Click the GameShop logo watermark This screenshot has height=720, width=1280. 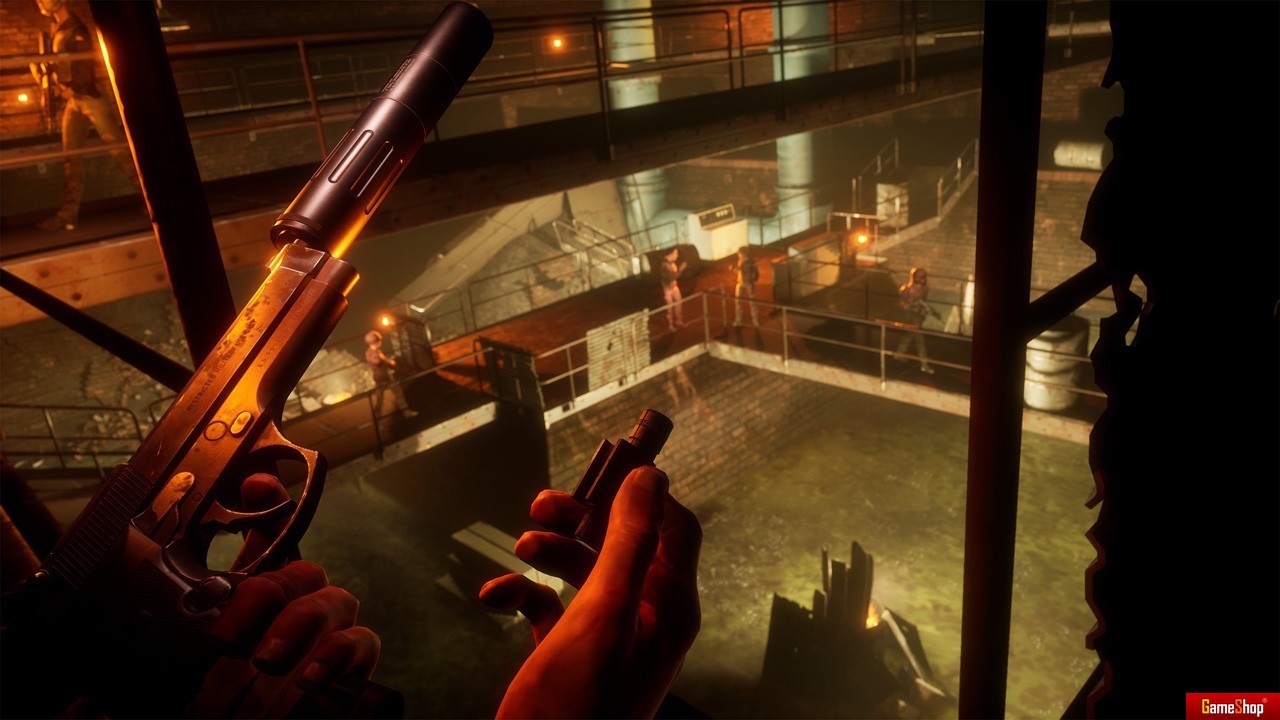(x=1232, y=706)
